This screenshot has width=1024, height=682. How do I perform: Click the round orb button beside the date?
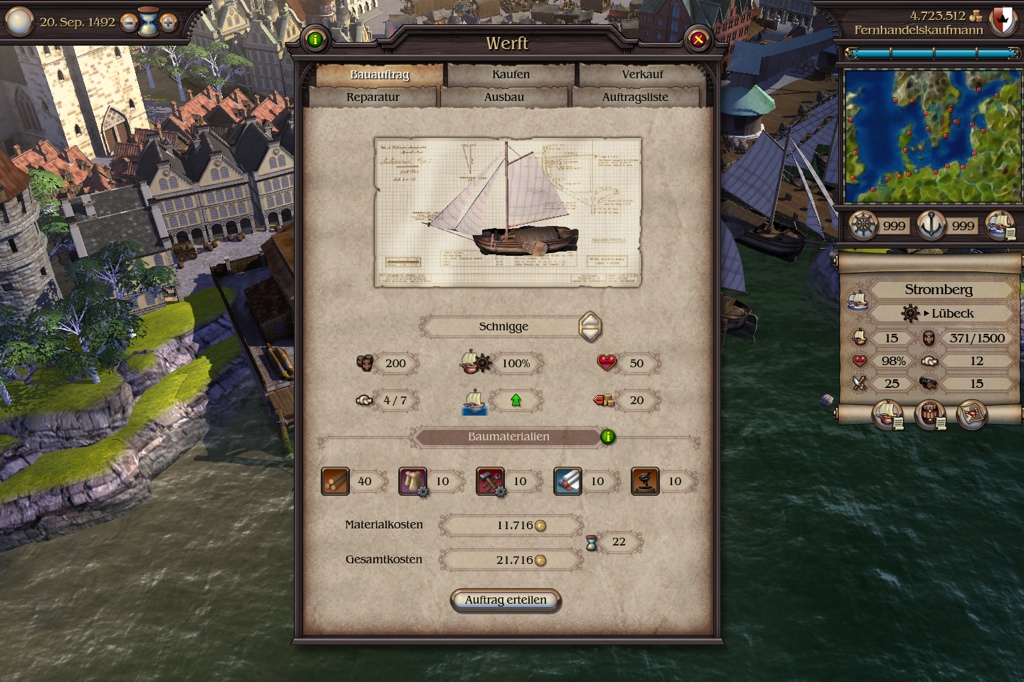(20, 21)
